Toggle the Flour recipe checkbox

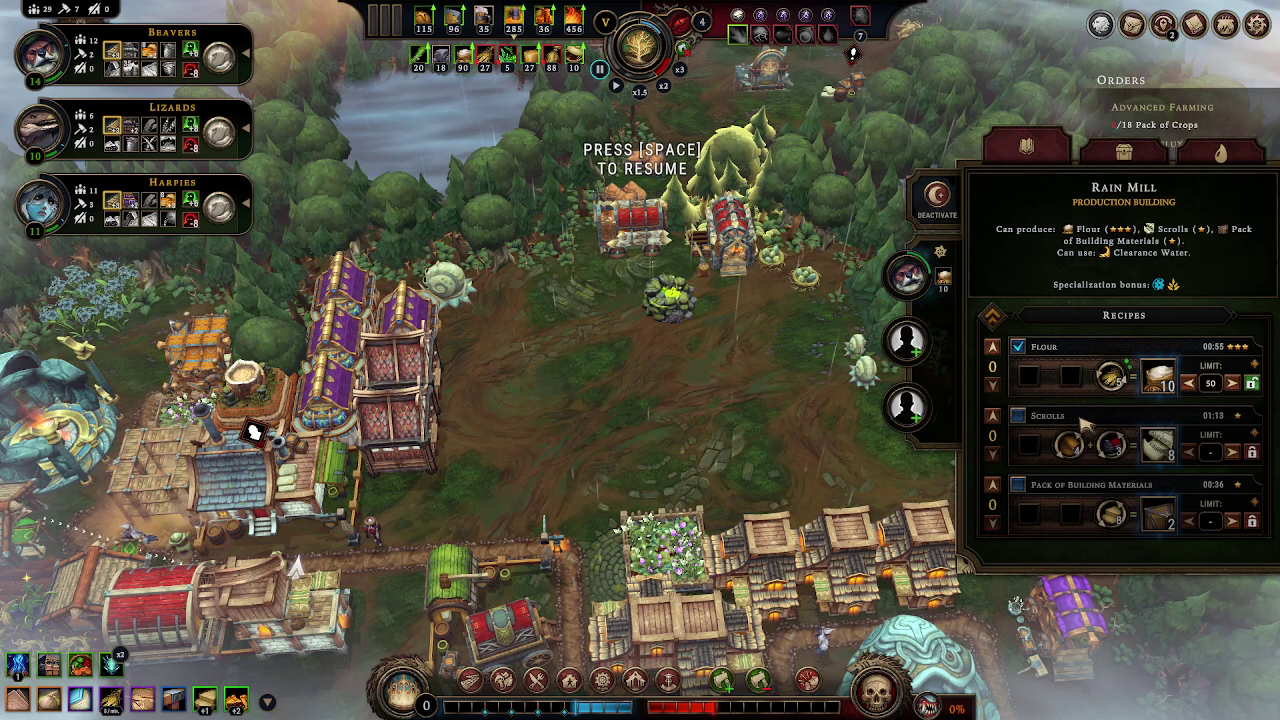tap(1018, 347)
